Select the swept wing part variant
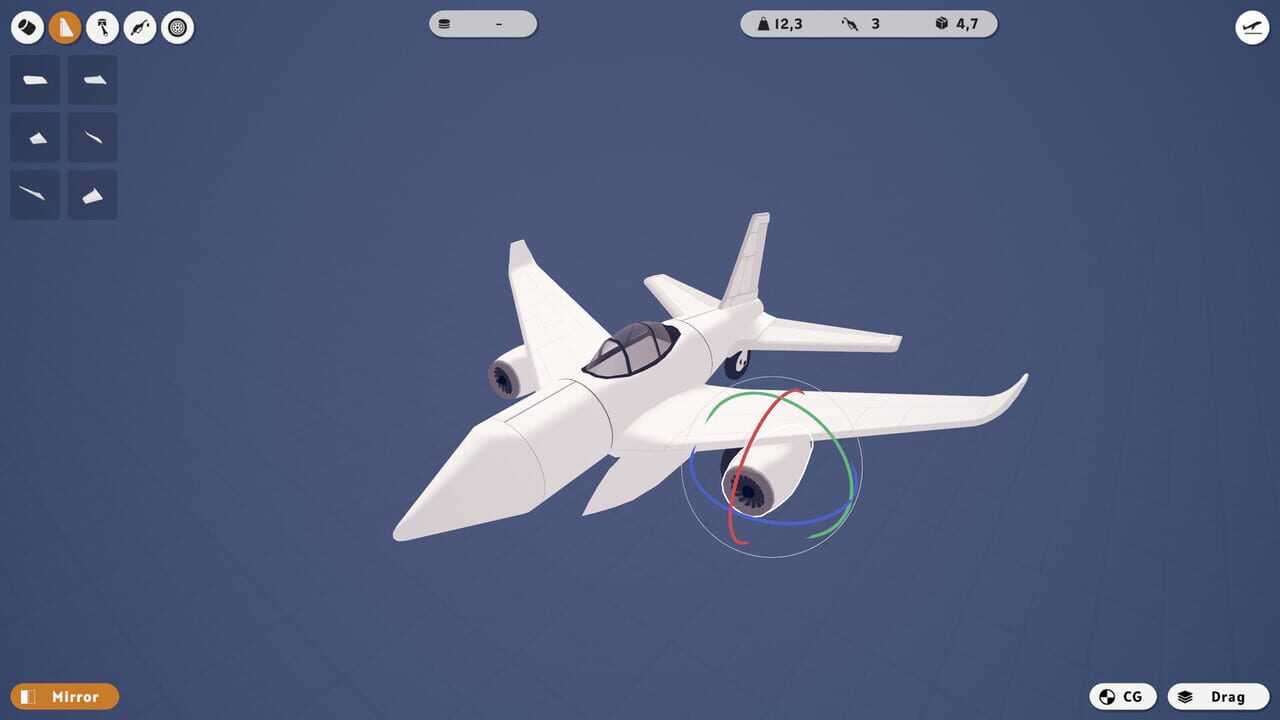 click(x=92, y=80)
